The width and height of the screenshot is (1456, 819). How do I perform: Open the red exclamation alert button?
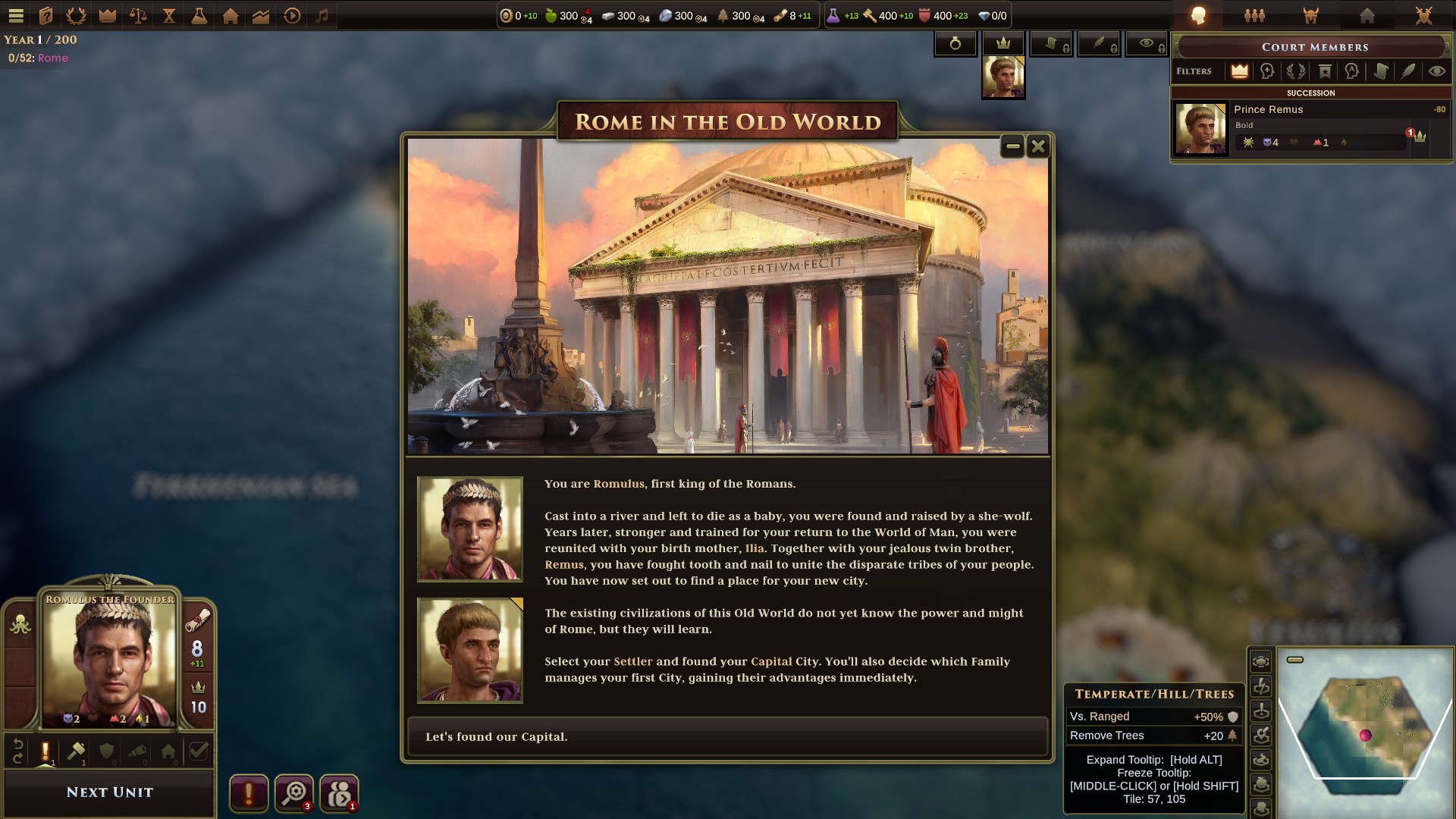click(249, 794)
